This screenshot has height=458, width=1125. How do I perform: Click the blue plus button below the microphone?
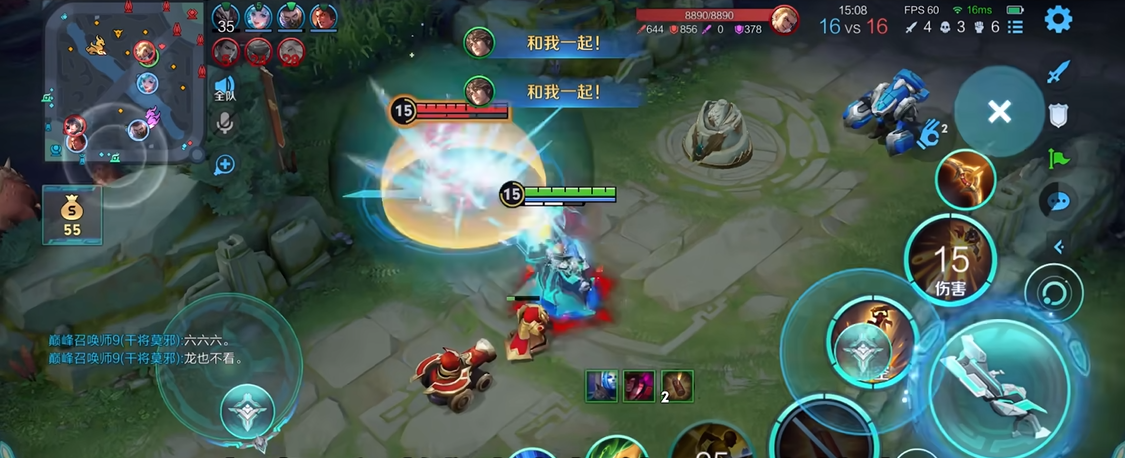pos(224,164)
